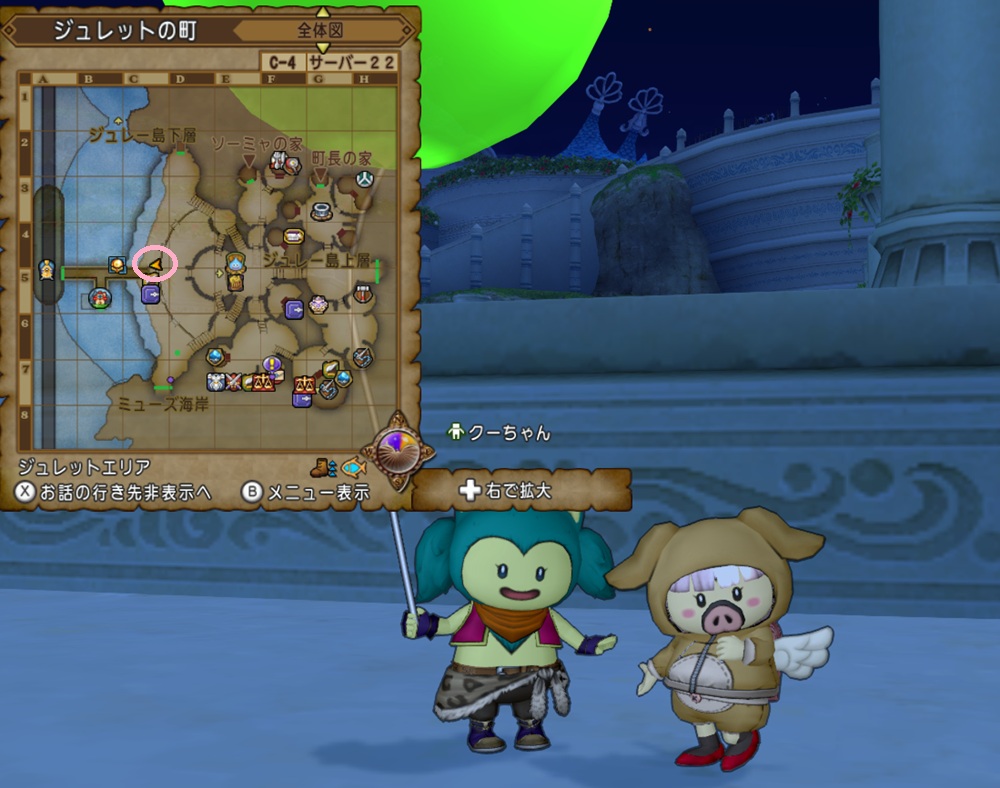This screenshot has height=788, width=1000.
Task: Select the red mushroom house map marker
Action: 99,298
